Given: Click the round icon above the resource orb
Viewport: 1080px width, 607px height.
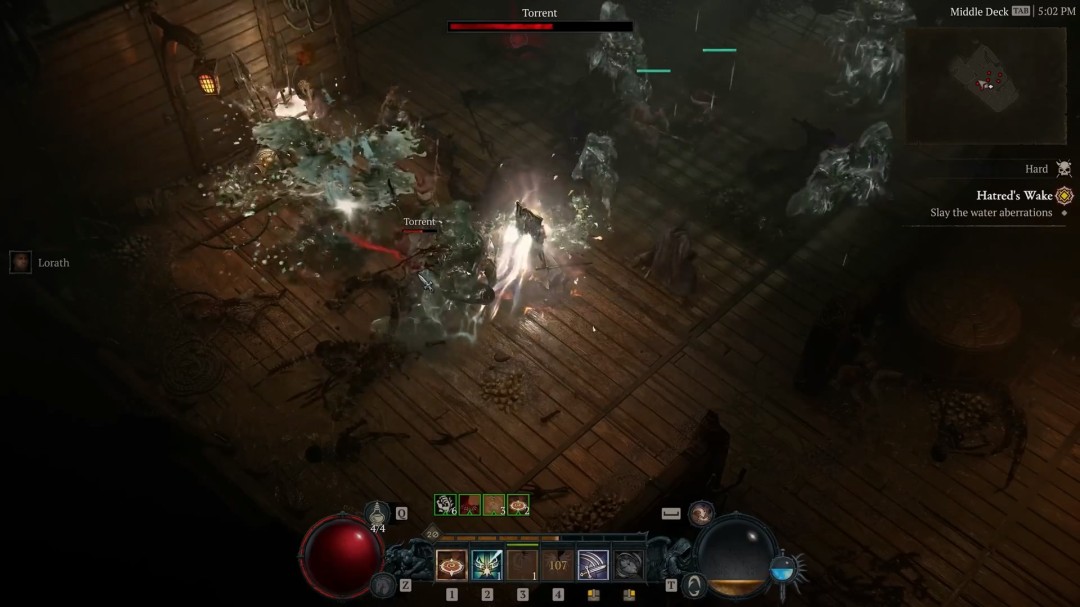Looking at the screenshot, I should pyautogui.click(x=702, y=513).
